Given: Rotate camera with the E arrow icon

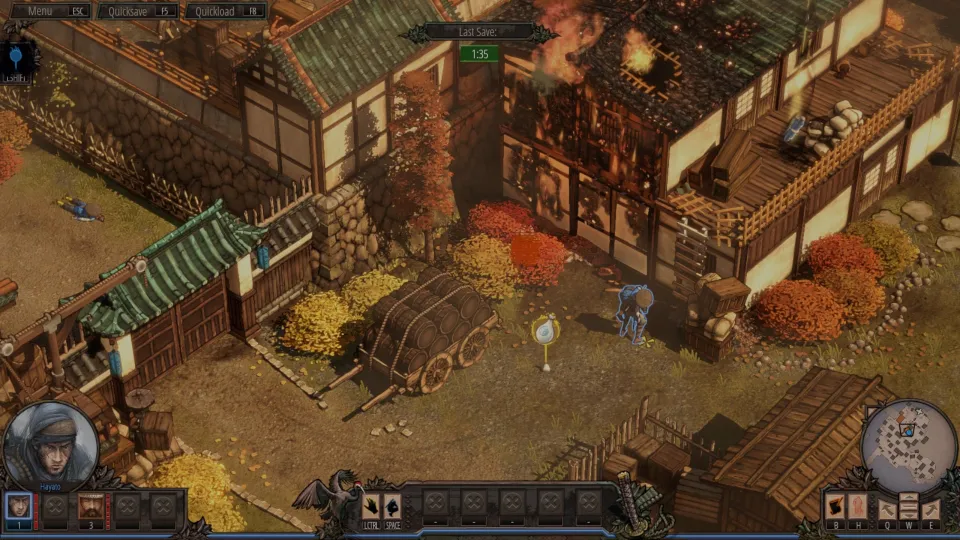Looking at the screenshot, I should pyautogui.click(x=930, y=508).
